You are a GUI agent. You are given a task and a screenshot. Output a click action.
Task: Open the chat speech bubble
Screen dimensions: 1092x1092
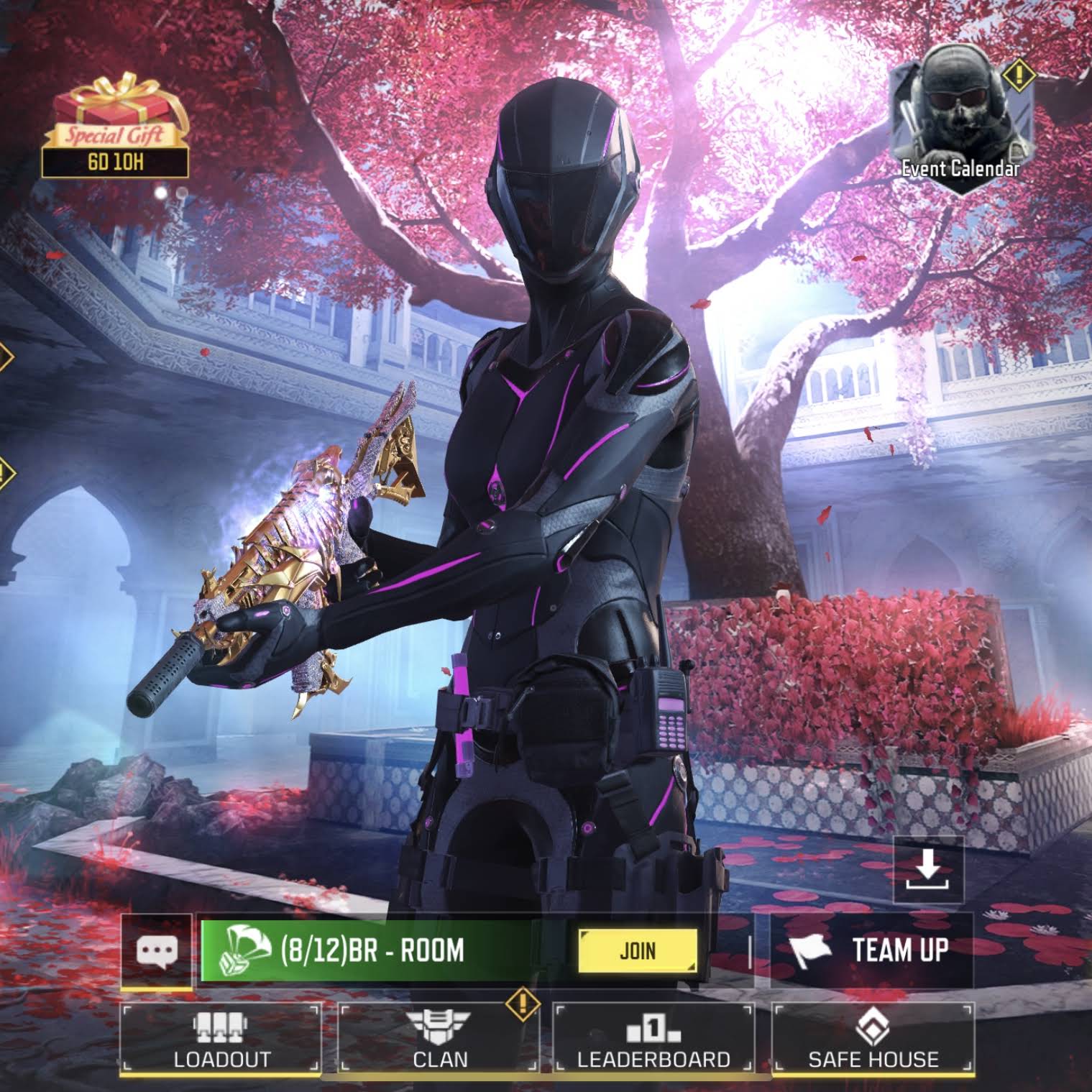(x=157, y=950)
